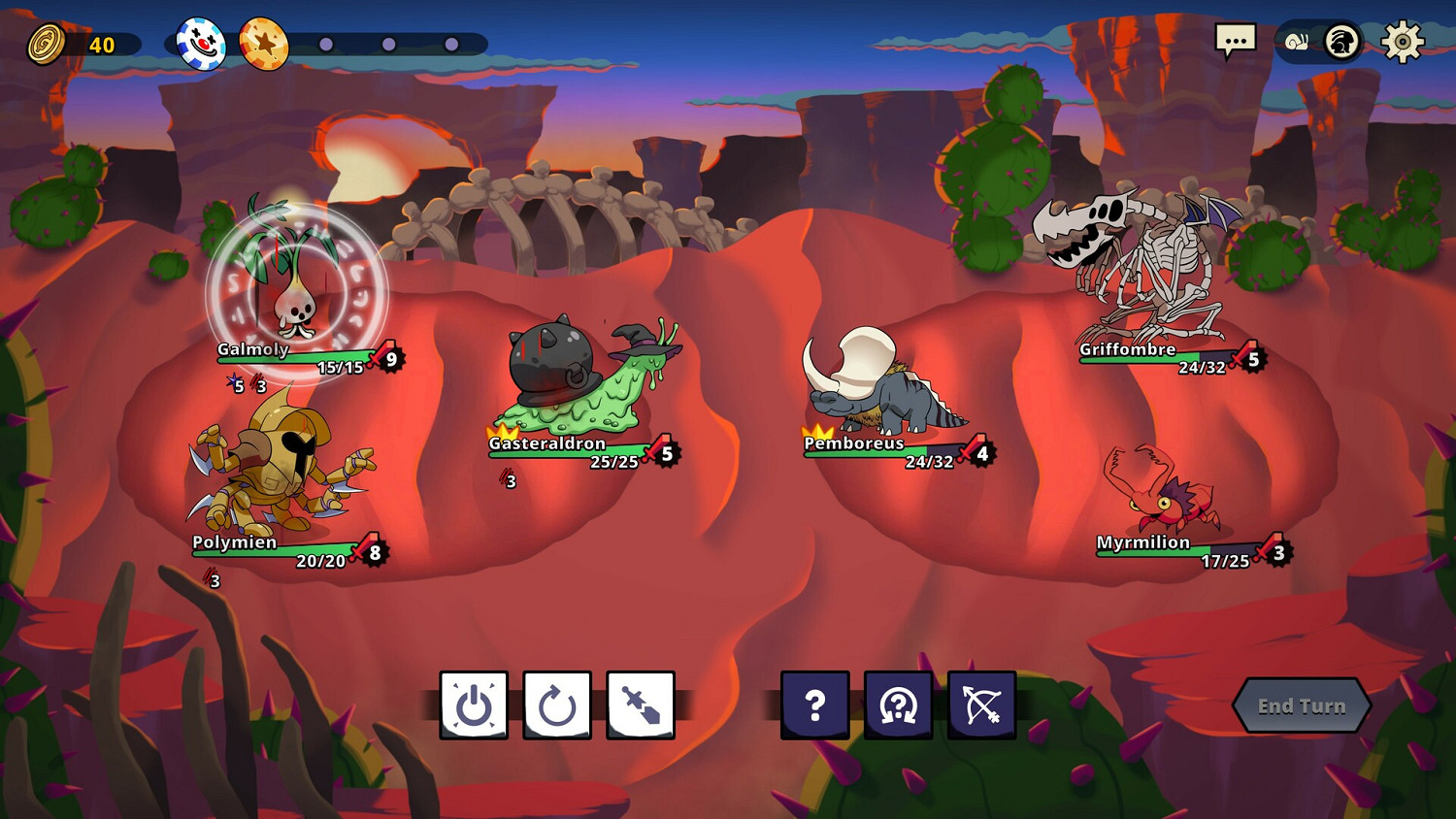
Task: Select the dark question mark tile
Action: (x=815, y=705)
